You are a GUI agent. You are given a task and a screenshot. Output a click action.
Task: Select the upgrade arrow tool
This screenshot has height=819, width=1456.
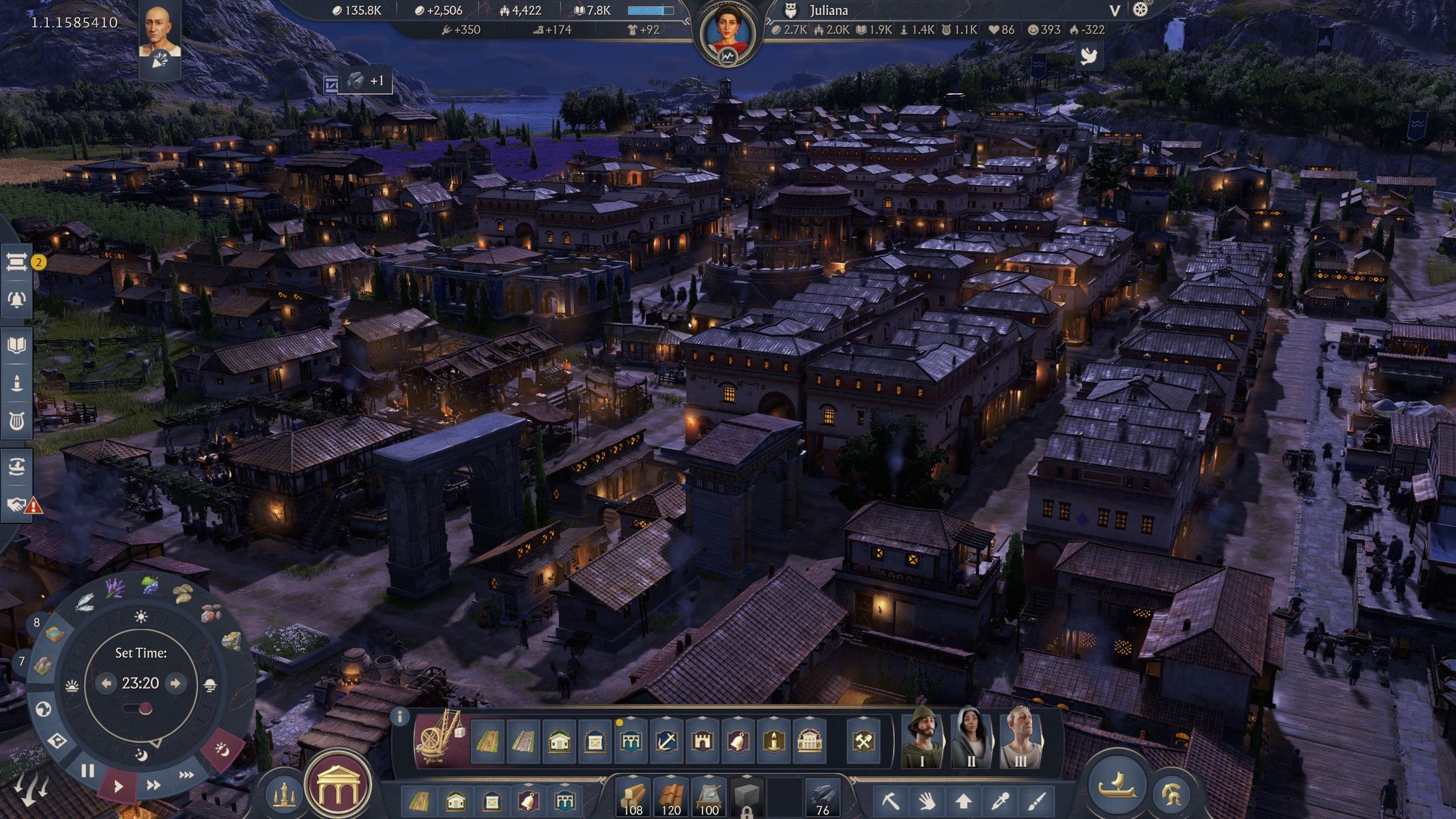pos(962,800)
